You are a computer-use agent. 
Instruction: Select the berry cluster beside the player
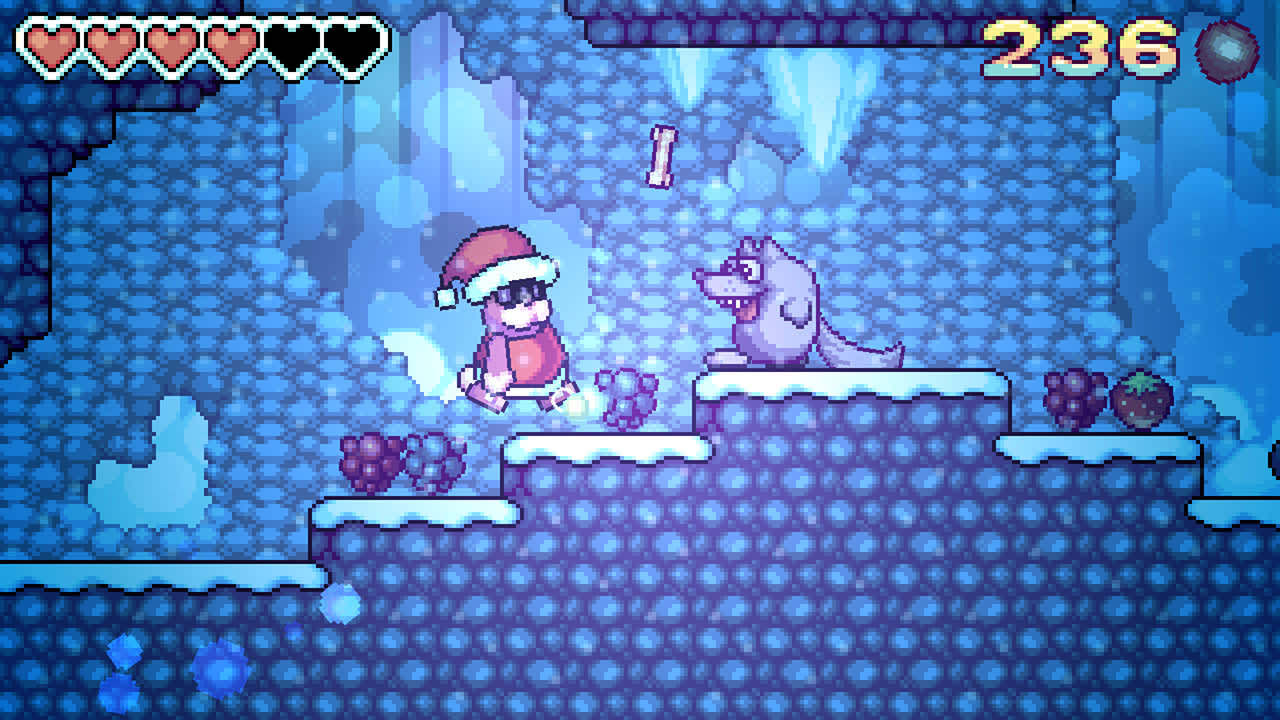(x=626, y=395)
